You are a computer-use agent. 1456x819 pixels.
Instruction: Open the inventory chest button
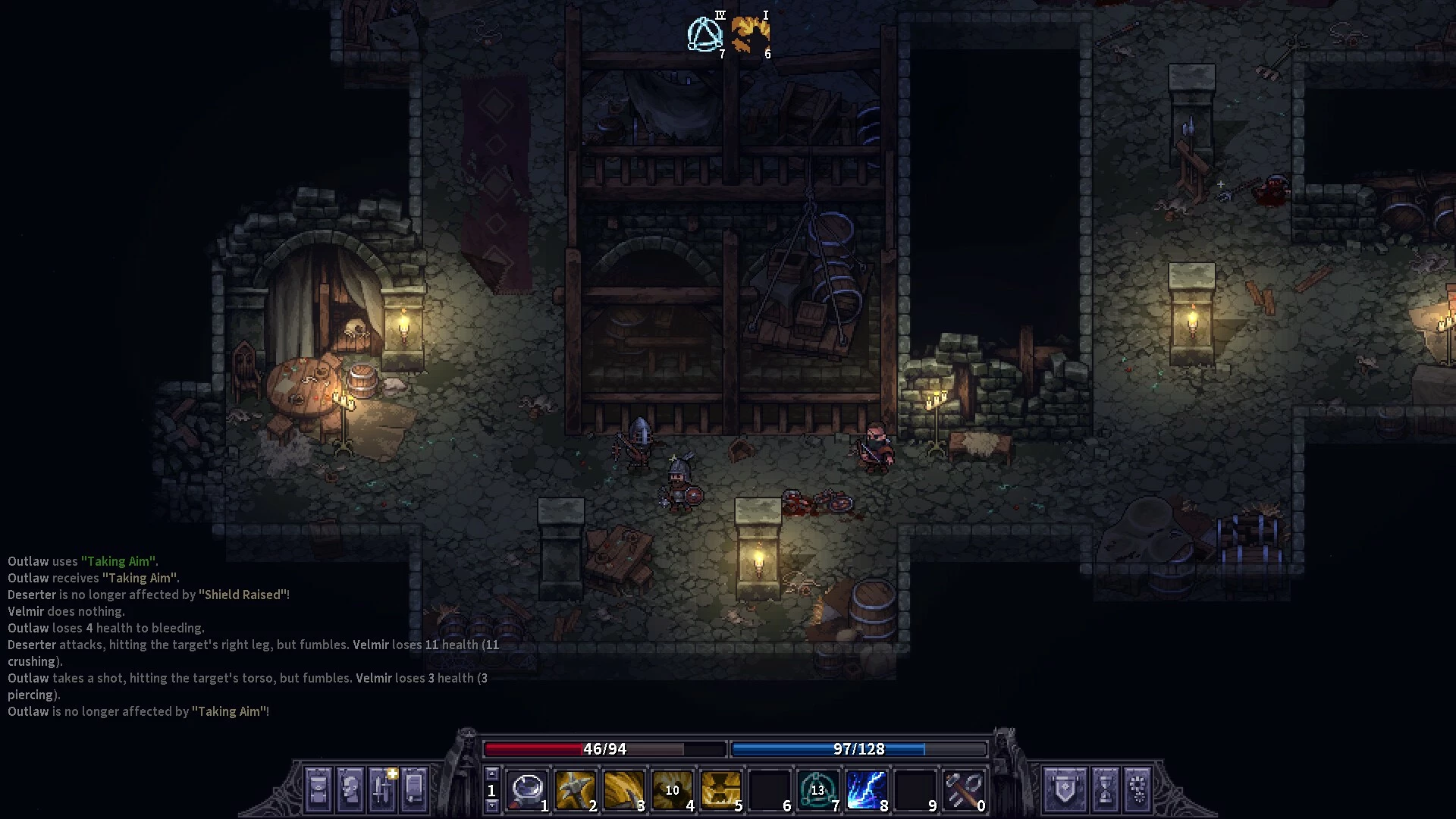318,789
